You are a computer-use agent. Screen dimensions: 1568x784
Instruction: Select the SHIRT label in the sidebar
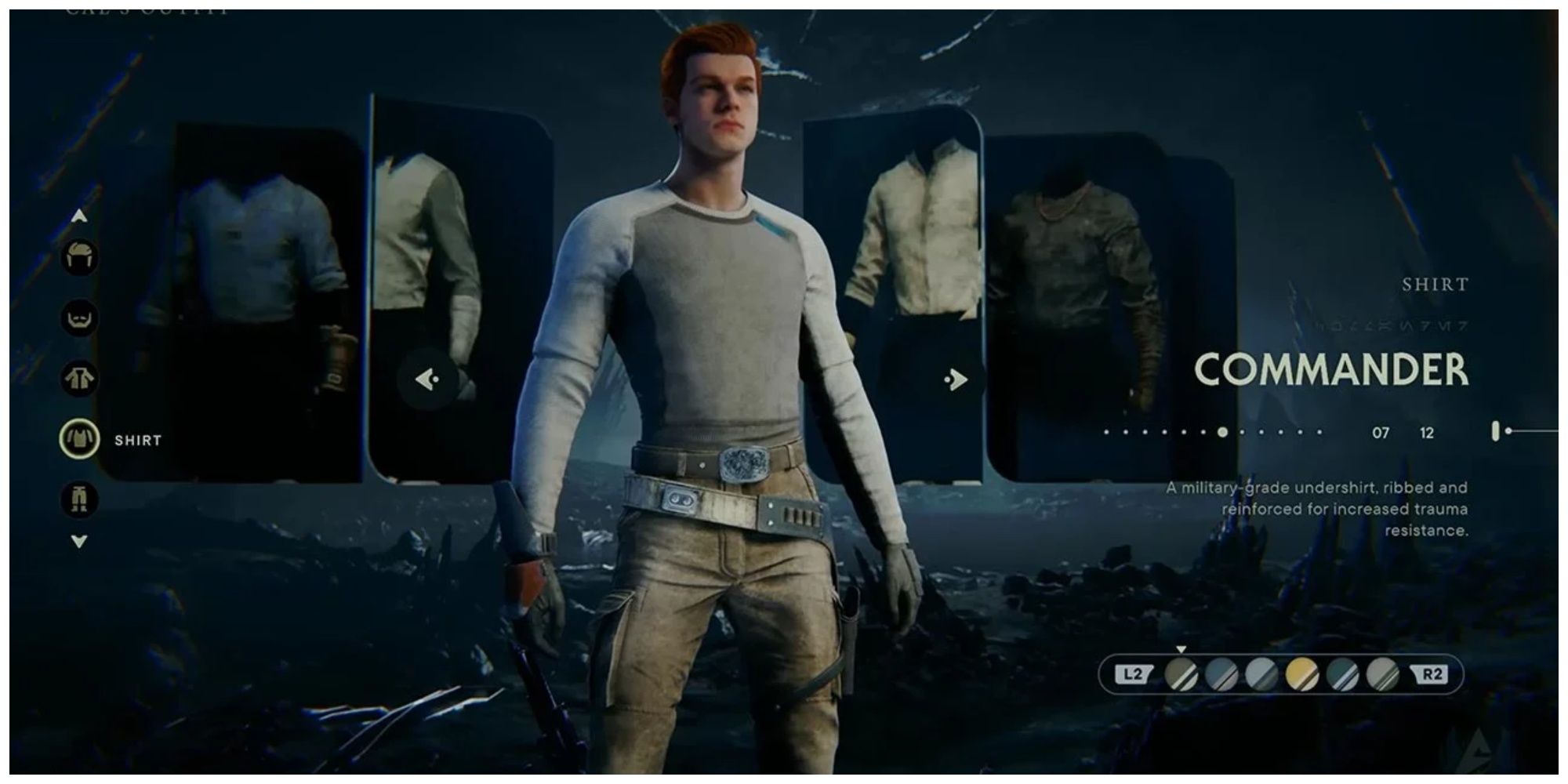(x=138, y=440)
